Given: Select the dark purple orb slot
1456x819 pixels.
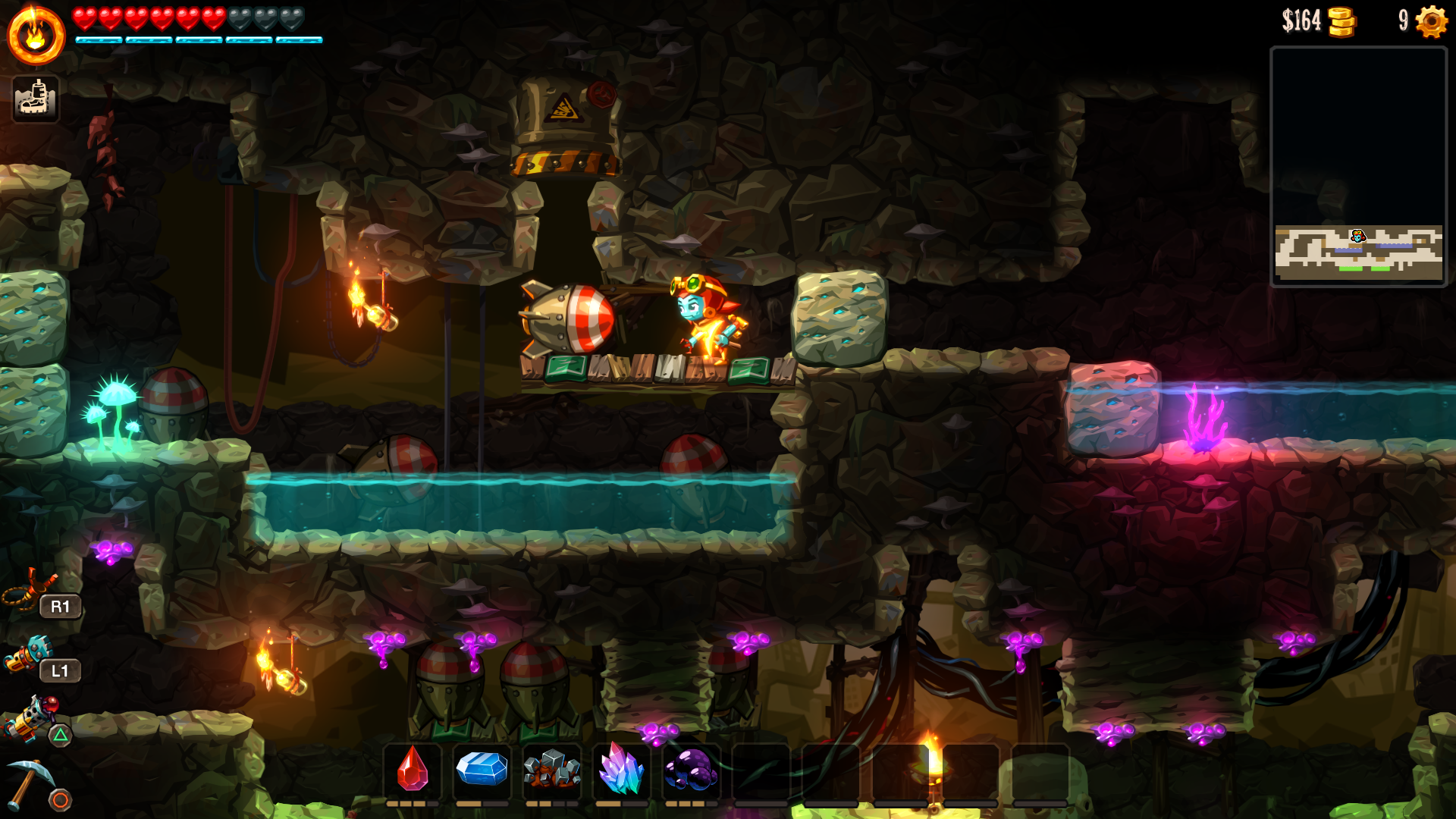Looking at the screenshot, I should click(x=691, y=770).
